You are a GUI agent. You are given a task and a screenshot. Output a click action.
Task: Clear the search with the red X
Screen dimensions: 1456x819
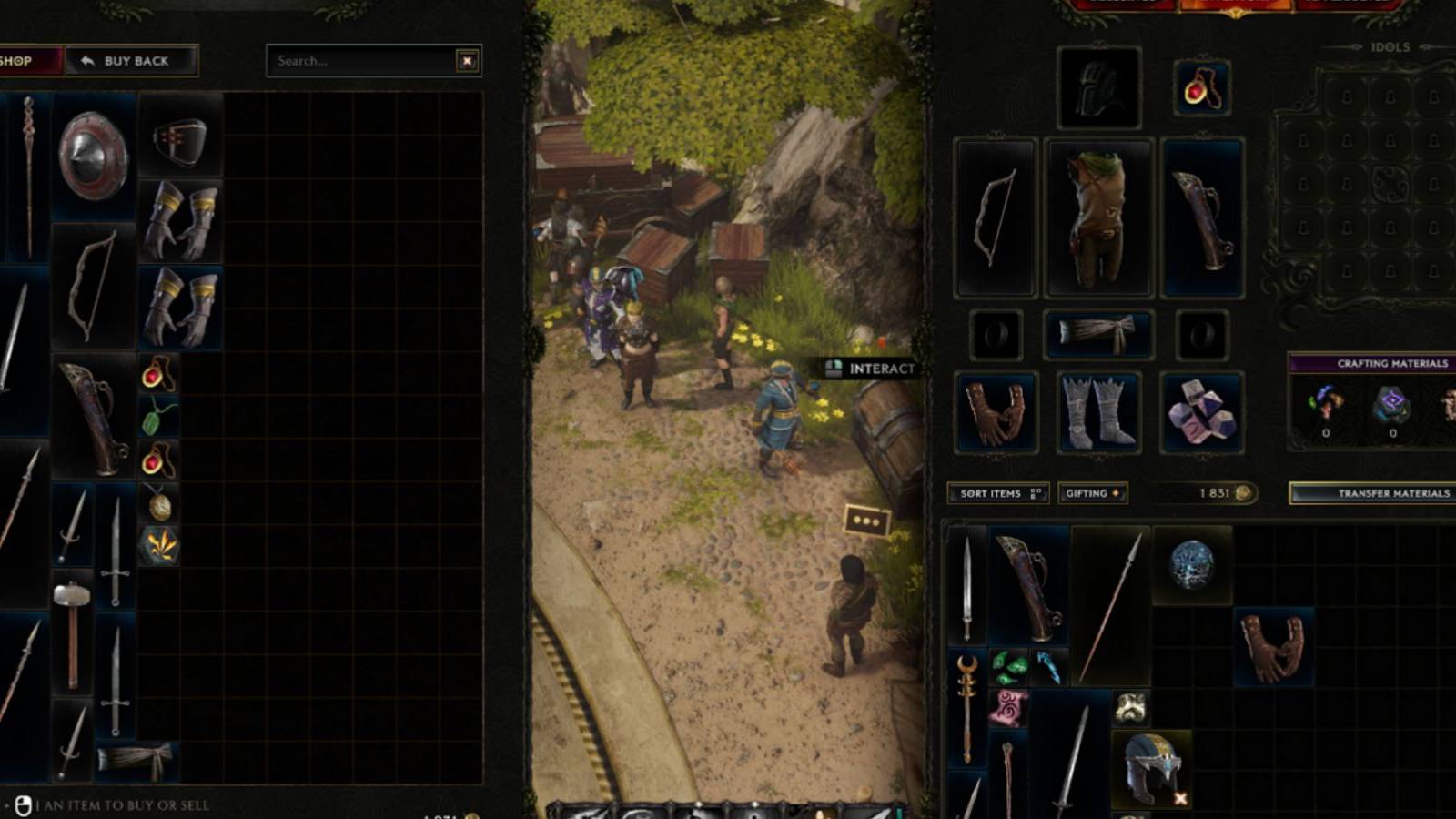(467, 61)
